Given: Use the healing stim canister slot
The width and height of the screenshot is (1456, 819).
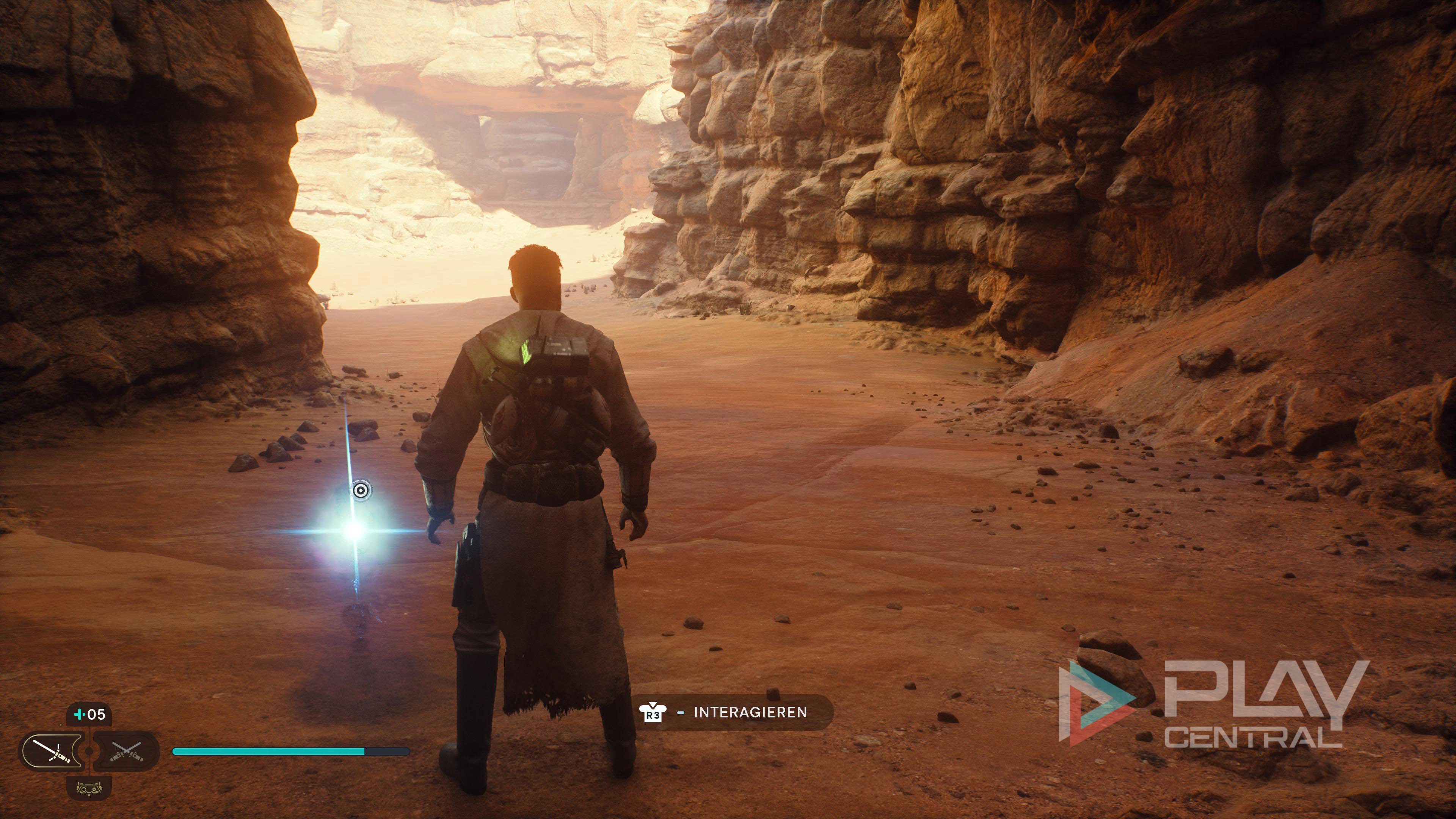Looking at the screenshot, I should [89, 714].
